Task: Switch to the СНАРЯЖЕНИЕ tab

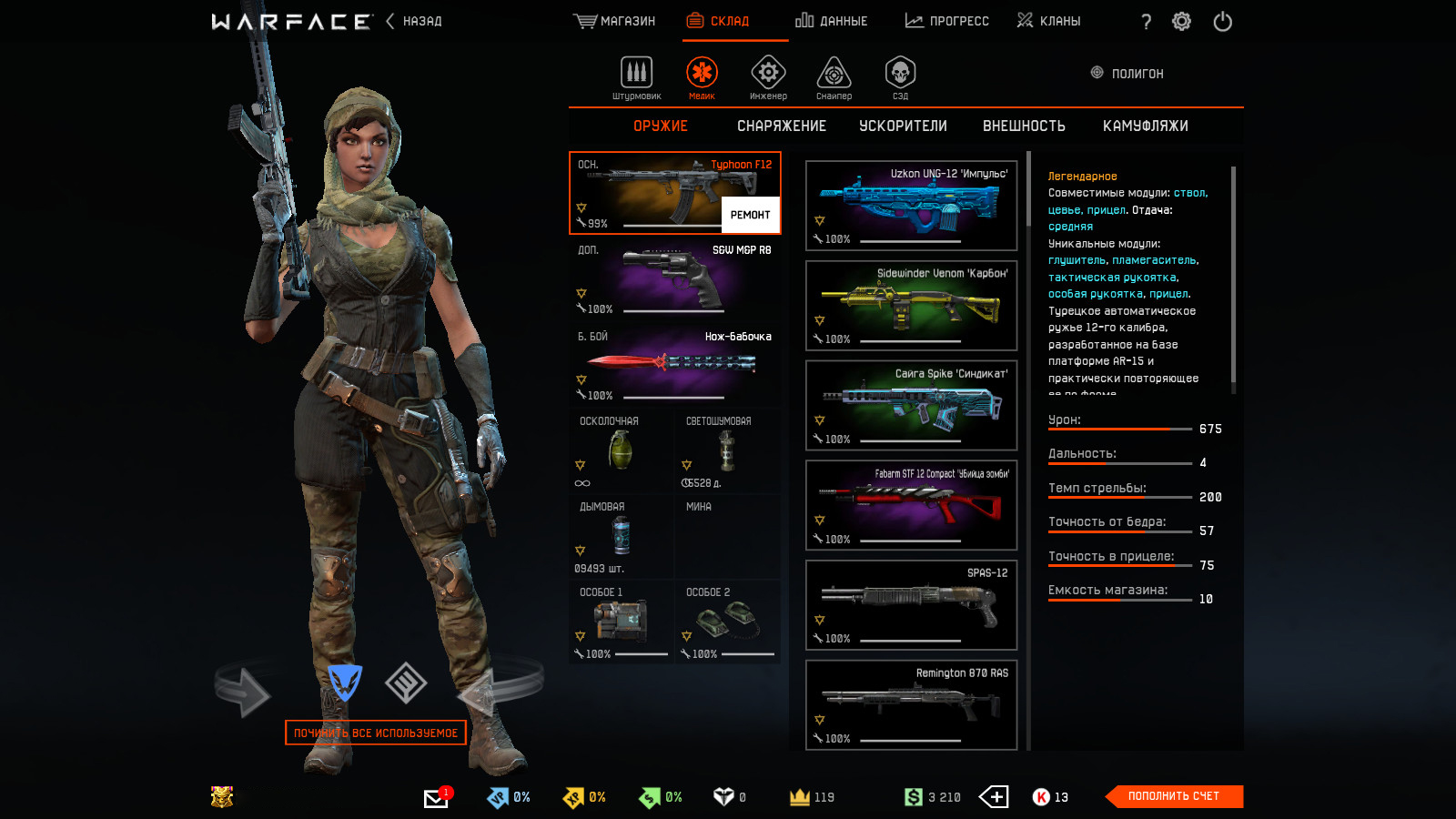Action: tap(782, 126)
